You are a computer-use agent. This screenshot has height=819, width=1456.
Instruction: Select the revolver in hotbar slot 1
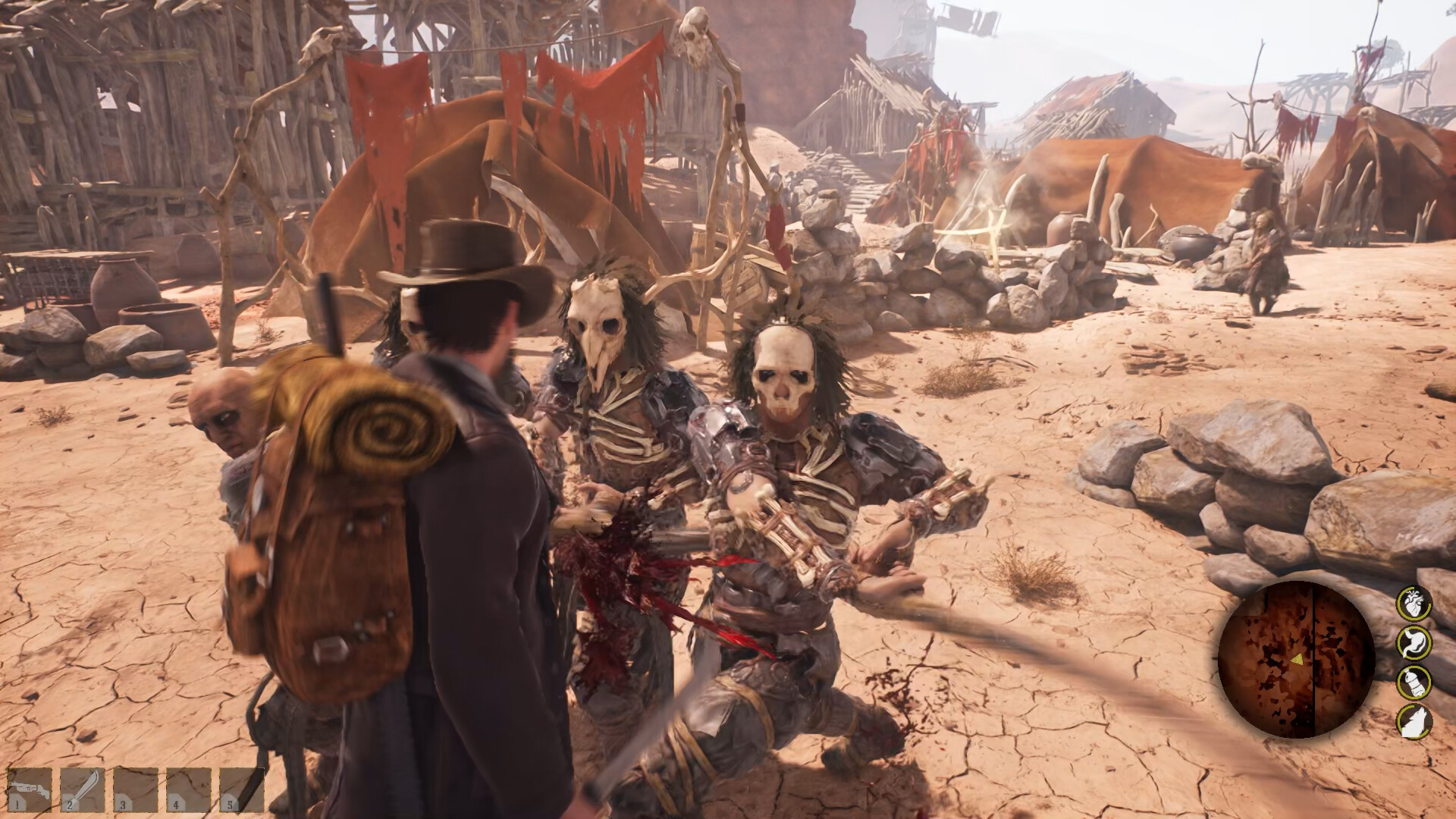[30, 789]
